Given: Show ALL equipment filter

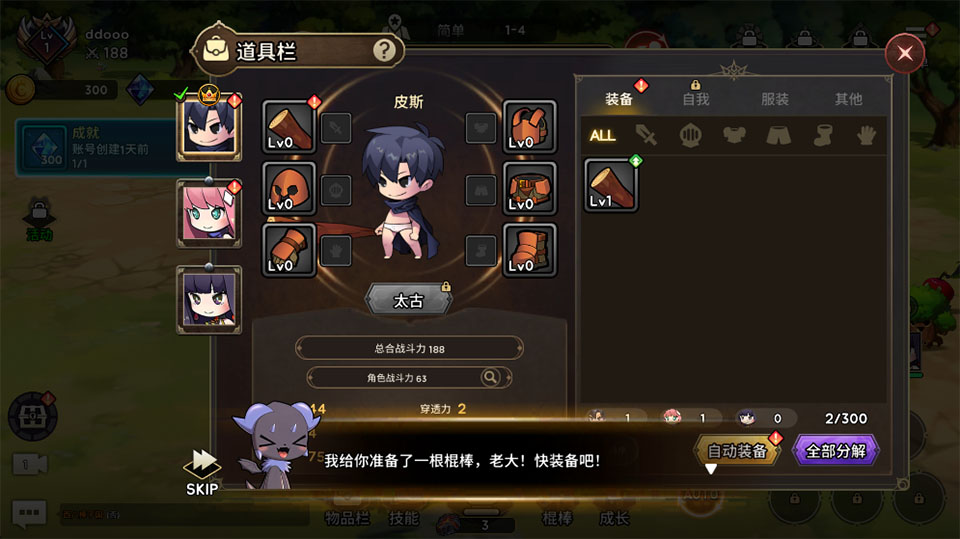Looking at the screenshot, I should [602, 135].
